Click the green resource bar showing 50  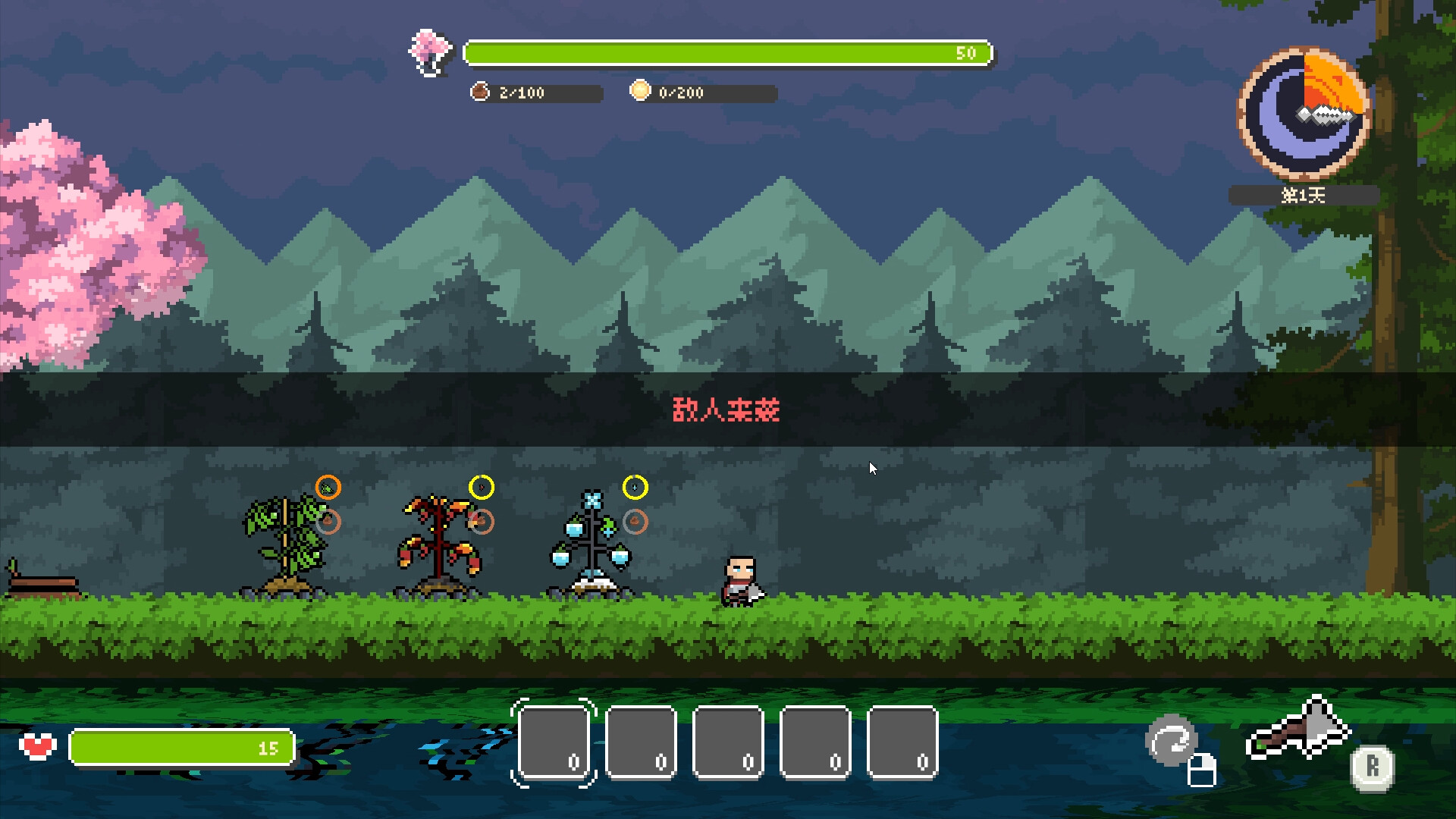pyautogui.click(x=726, y=53)
